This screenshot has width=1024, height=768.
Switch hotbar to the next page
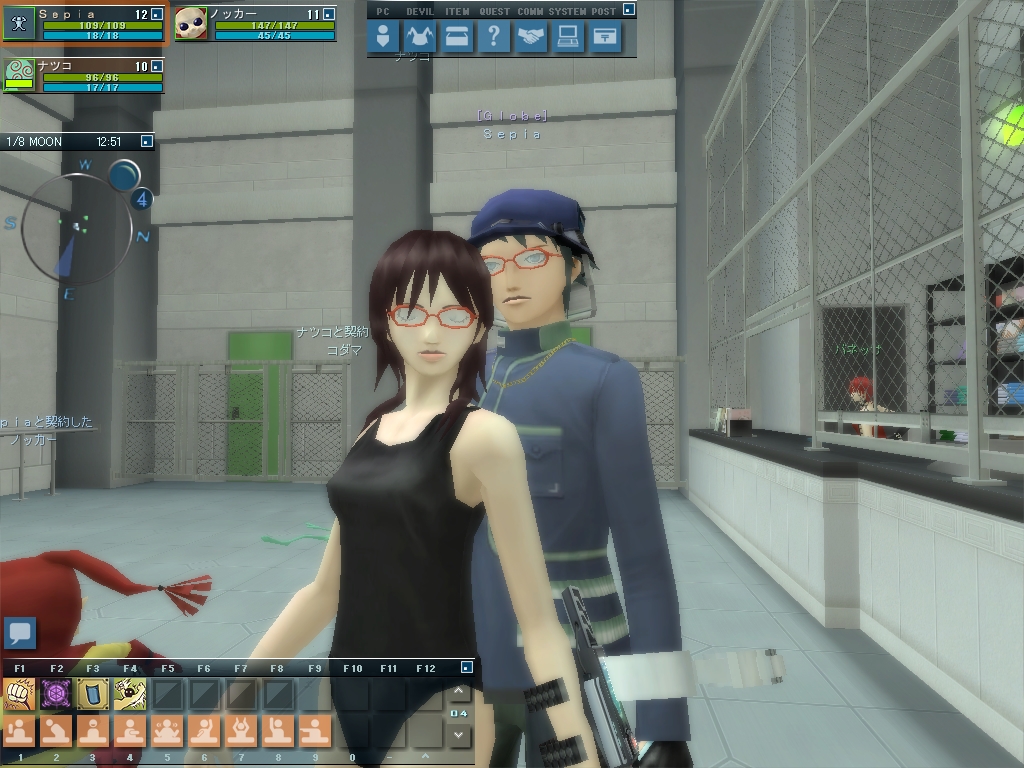(459, 734)
